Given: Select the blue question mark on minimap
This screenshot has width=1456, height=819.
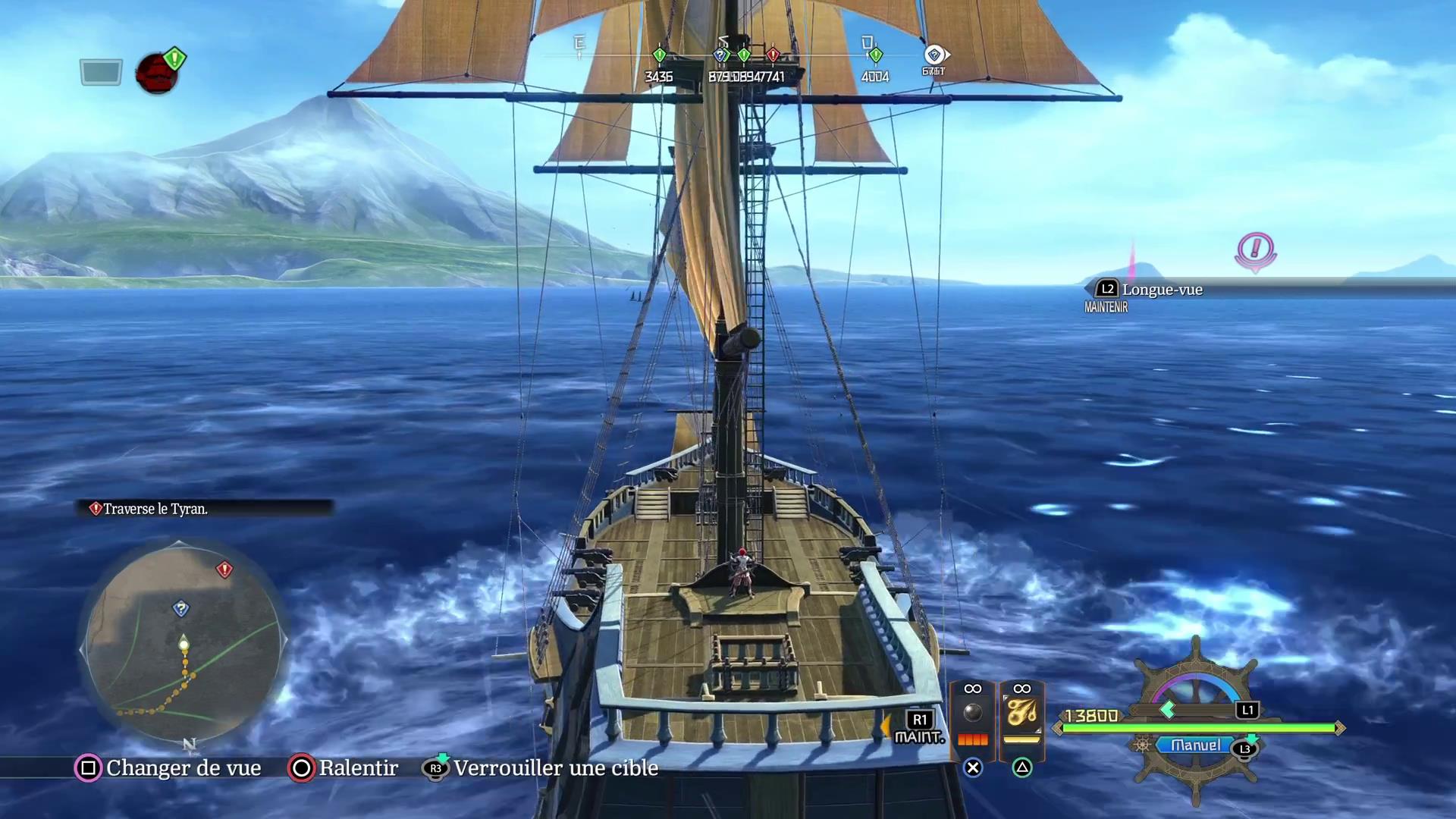Looking at the screenshot, I should tap(180, 608).
